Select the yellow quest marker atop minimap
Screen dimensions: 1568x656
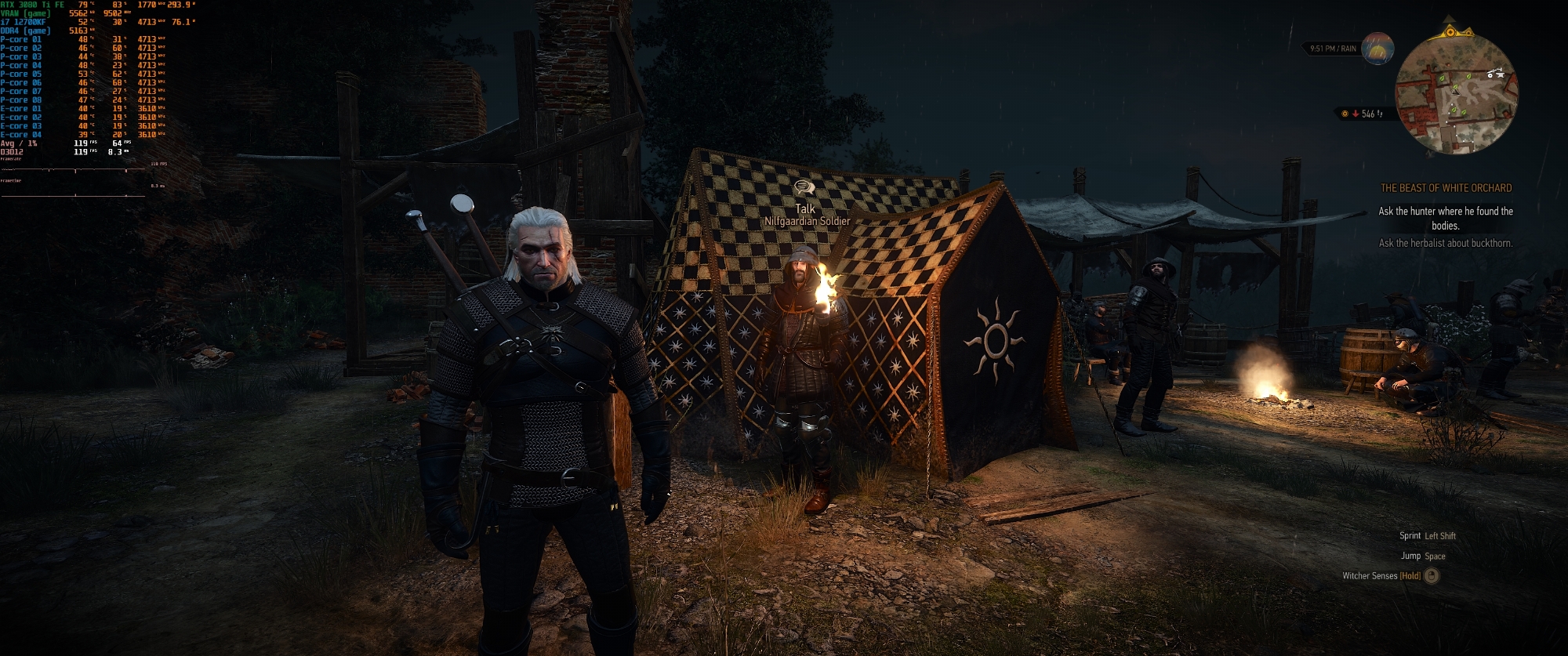tap(1450, 32)
